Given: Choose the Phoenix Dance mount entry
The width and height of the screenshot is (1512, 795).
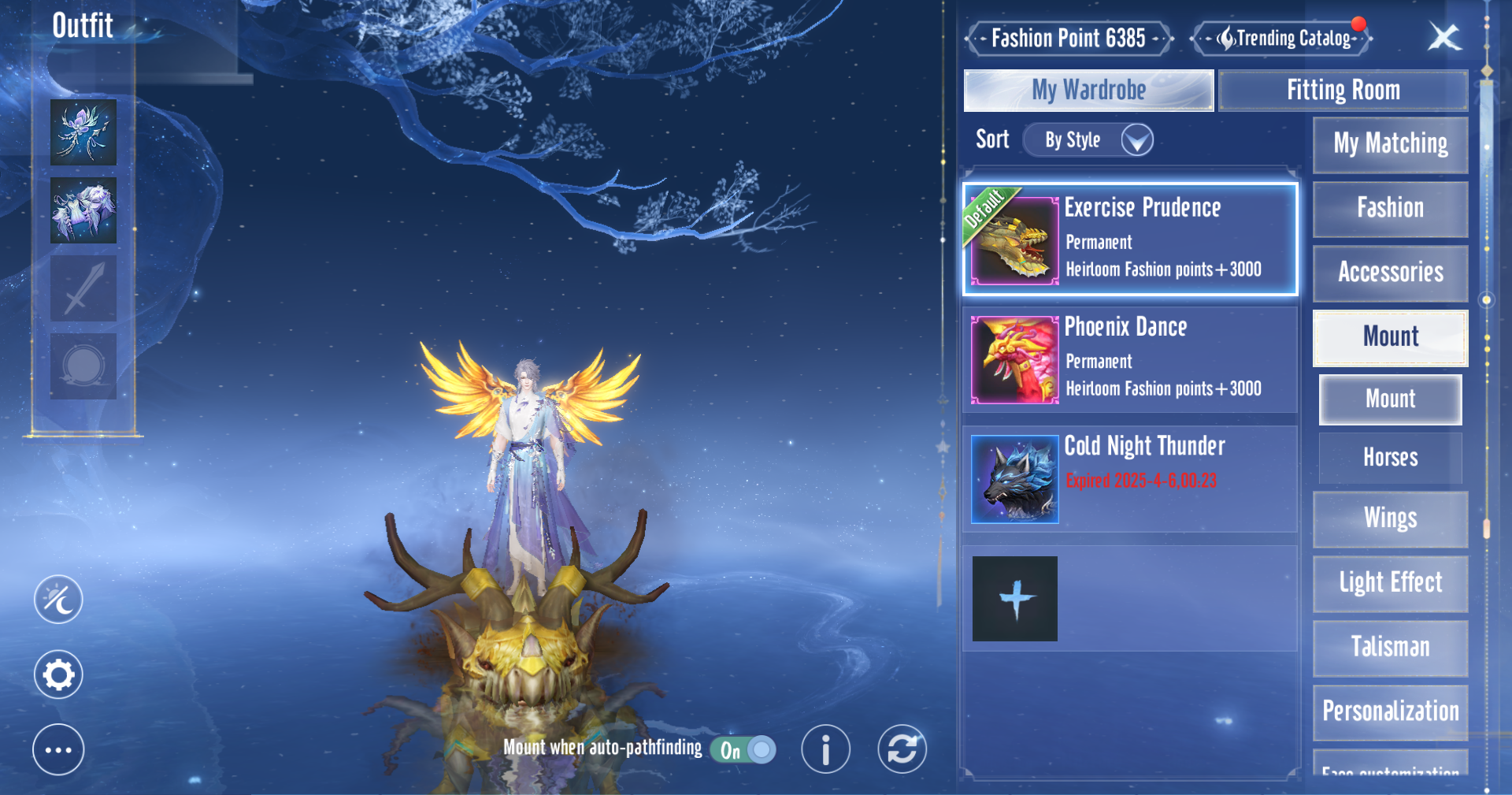Looking at the screenshot, I should [x=1130, y=359].
